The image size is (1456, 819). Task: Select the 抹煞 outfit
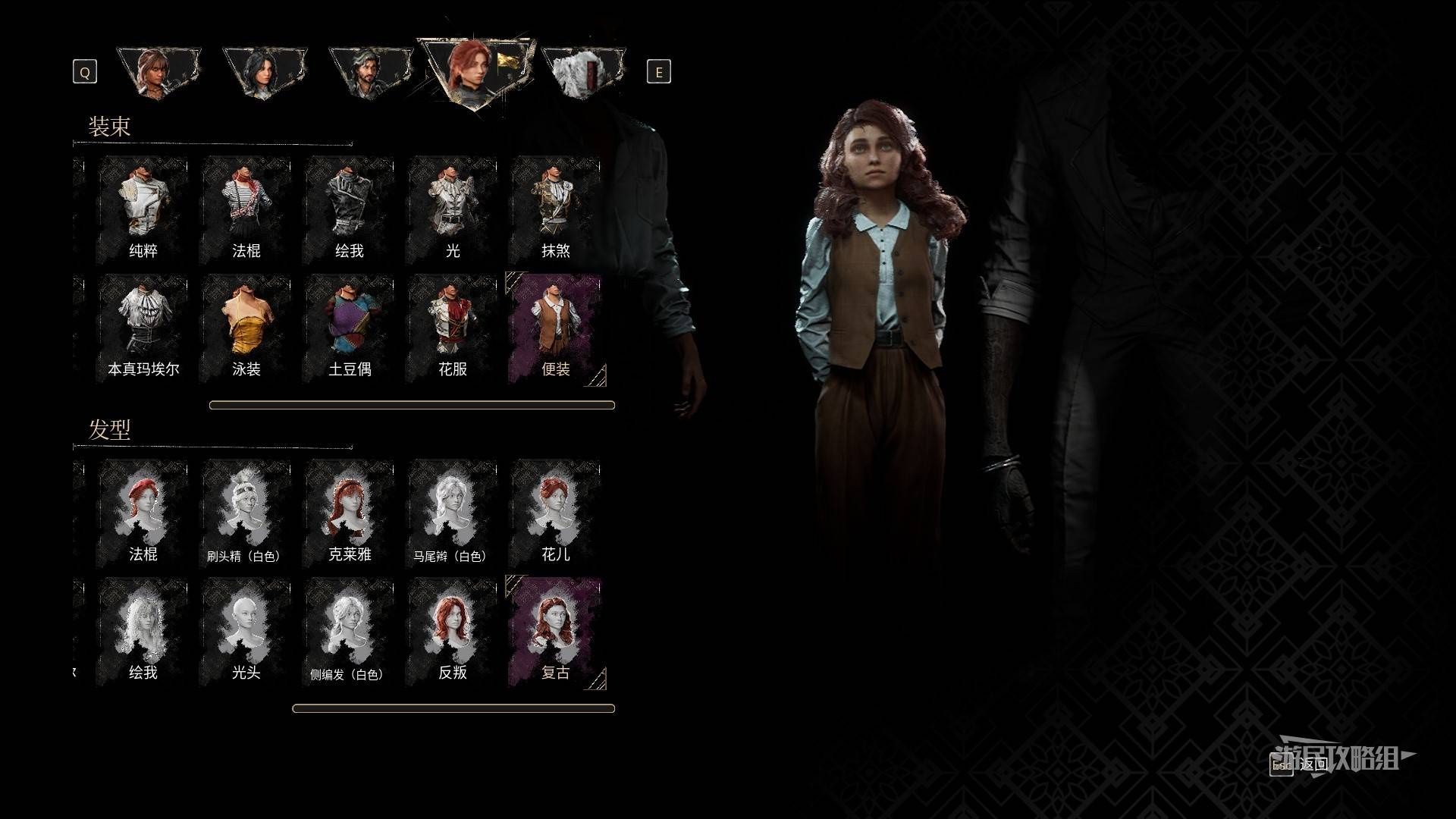[x=555, y=210]
